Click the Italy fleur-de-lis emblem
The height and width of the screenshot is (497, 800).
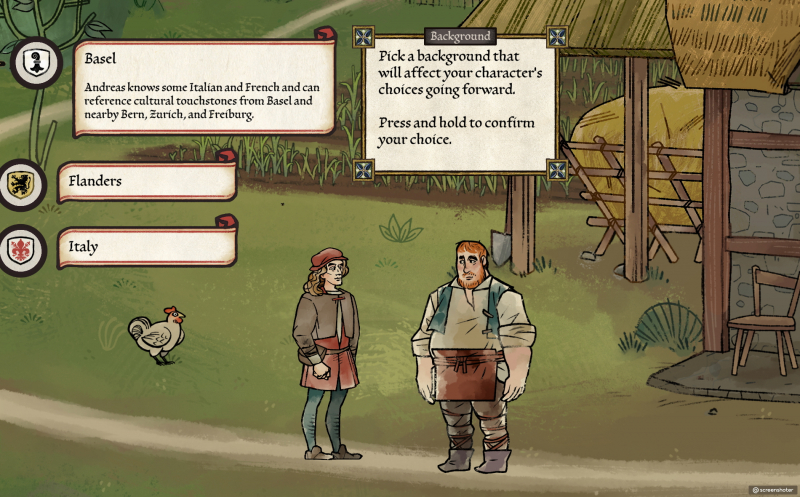[x=20, y=249]
